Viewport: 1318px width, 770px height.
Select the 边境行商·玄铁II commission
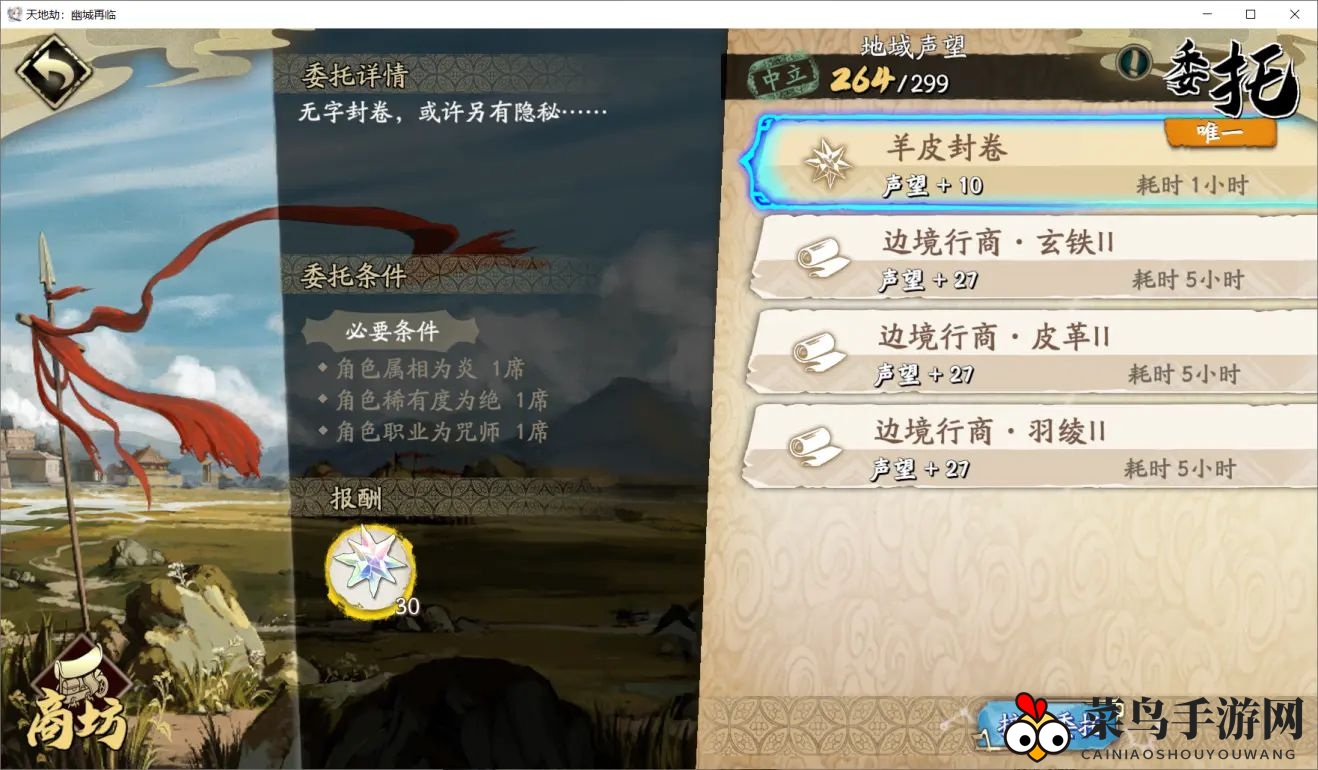coord(1030,258)
